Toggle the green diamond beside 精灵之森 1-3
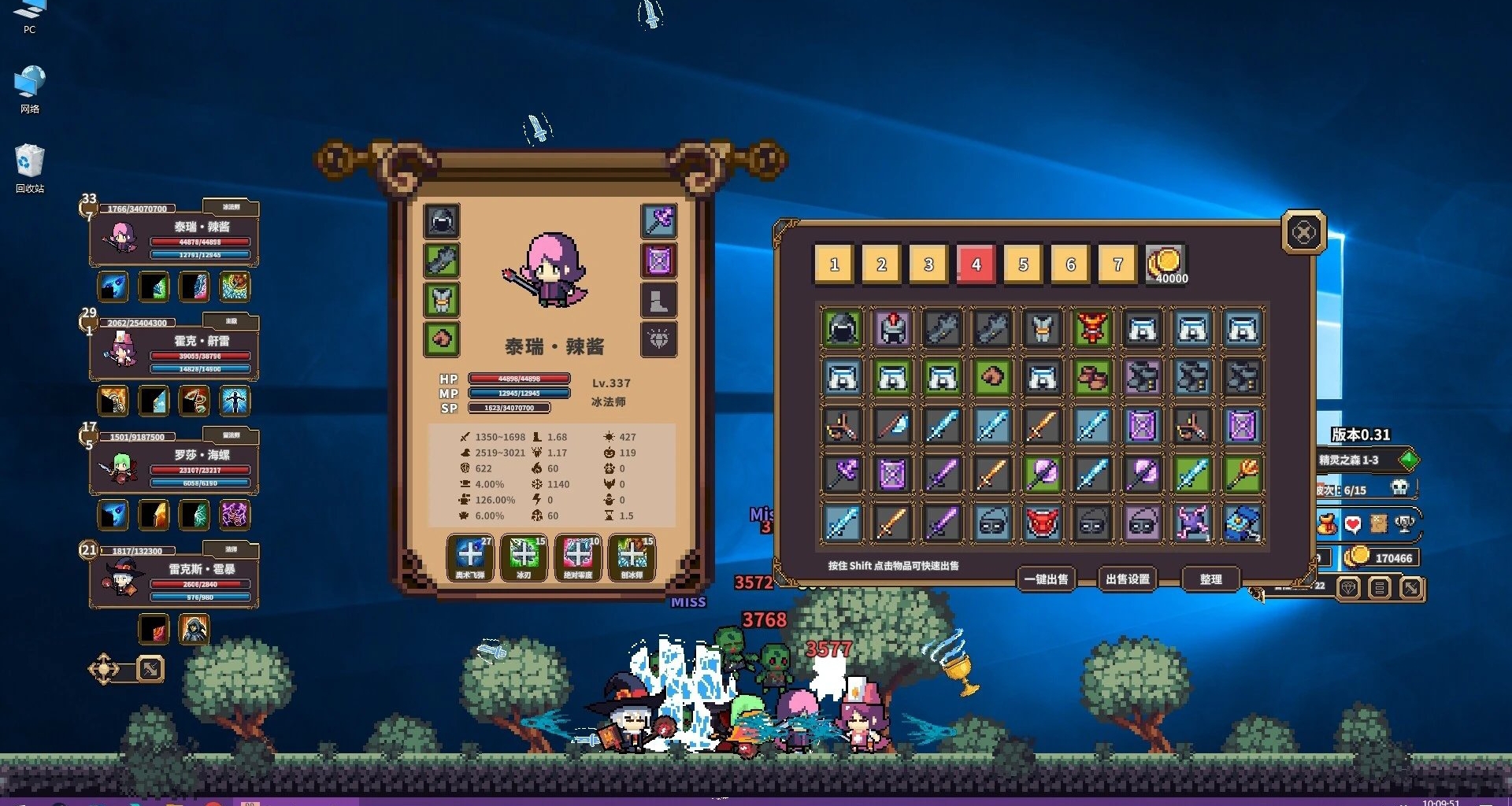Image resolution: width=1512 pixels, height=806 pixels. point(1410,460)
